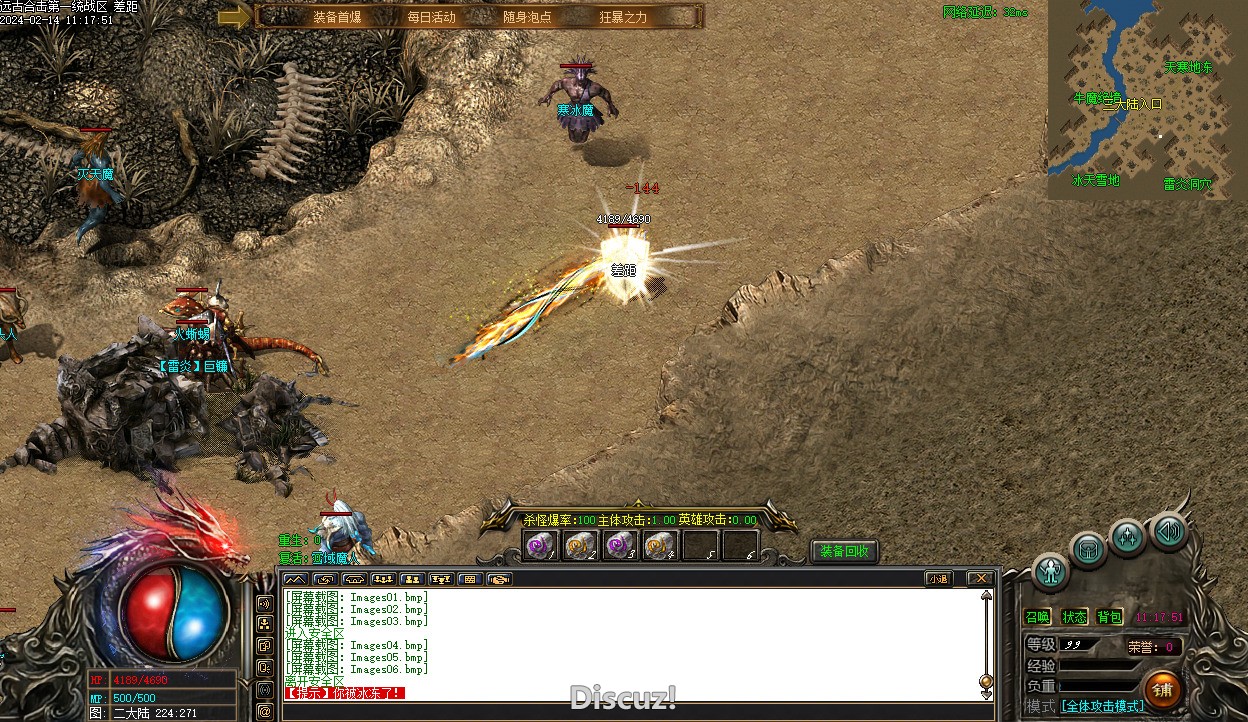Click the 召唤 summon button

(x=1038, y=617)
